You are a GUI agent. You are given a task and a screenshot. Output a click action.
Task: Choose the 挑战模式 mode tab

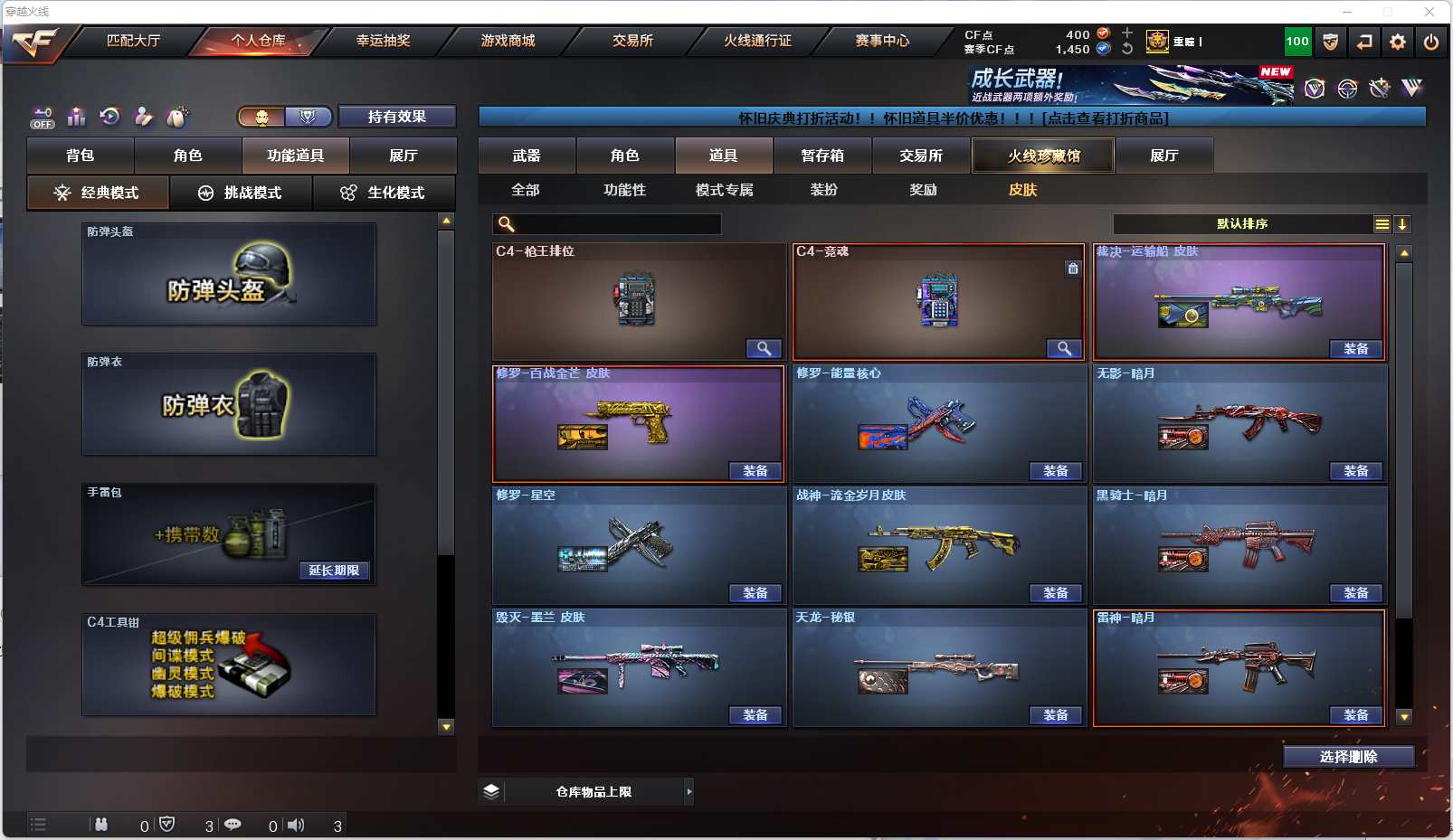point(241,193)
